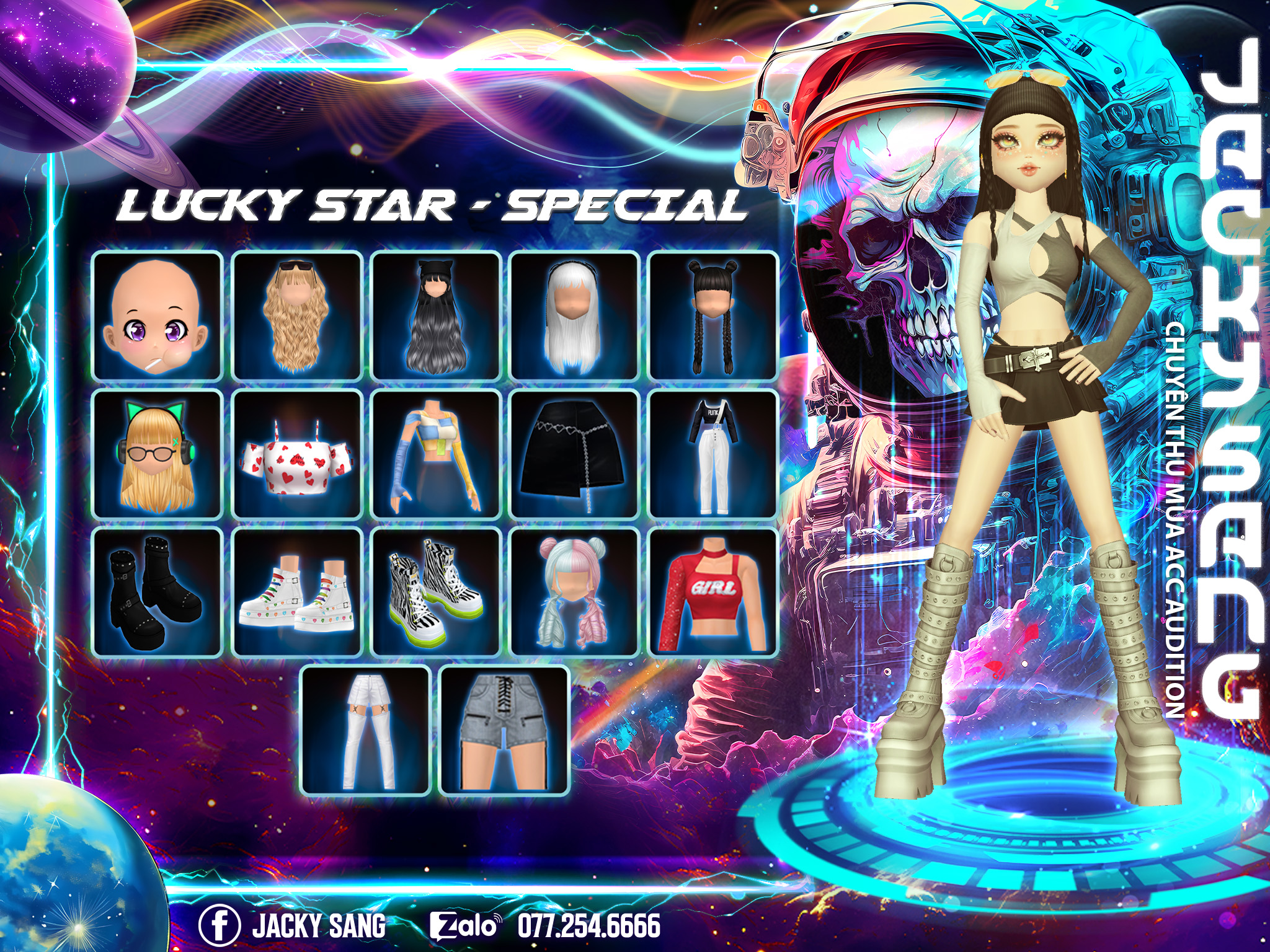This screenshot has height=952, width=1270.
Task: Pick the long white hair tile
Action: click(x=575, y=316)
